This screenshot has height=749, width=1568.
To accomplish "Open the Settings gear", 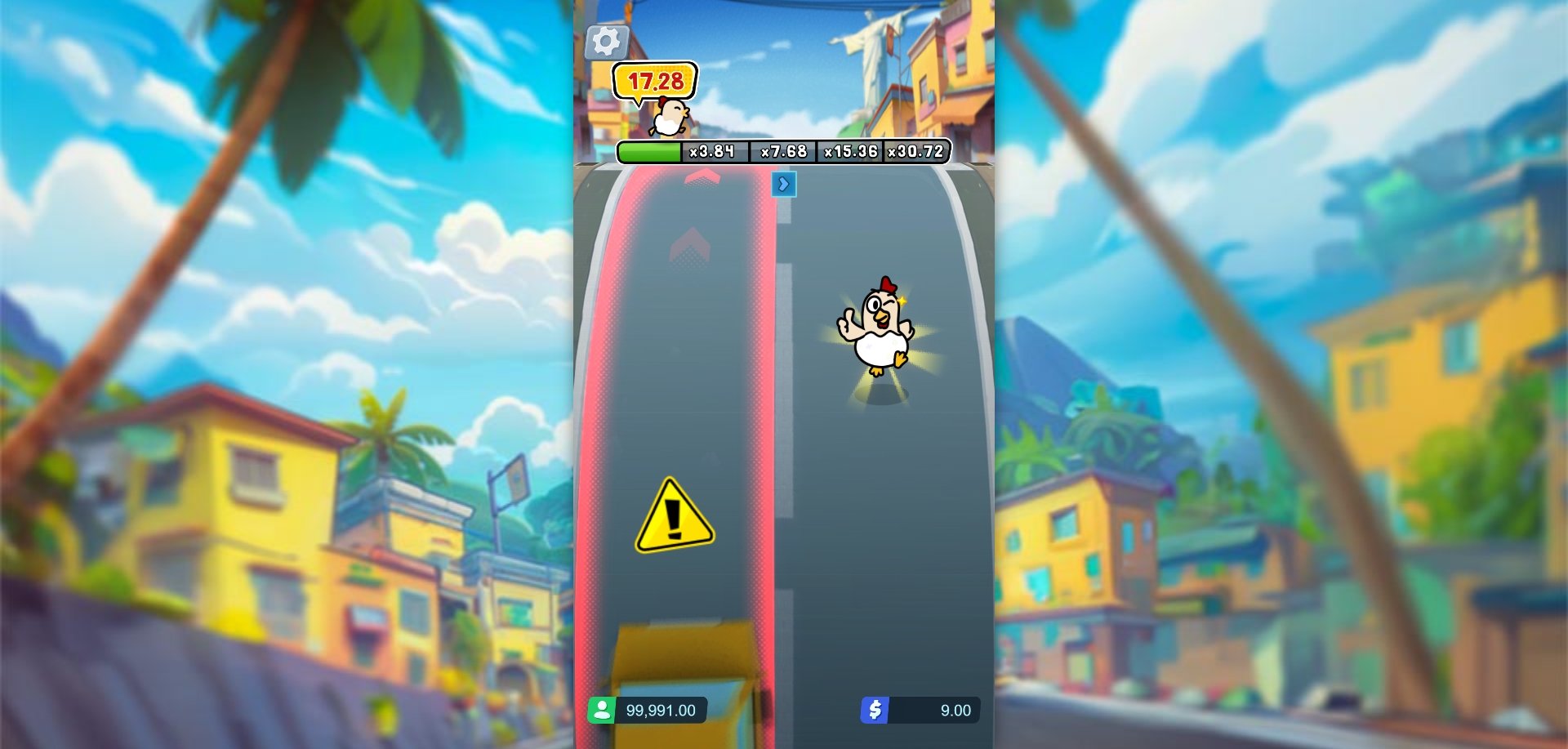I will coord(605,39).
